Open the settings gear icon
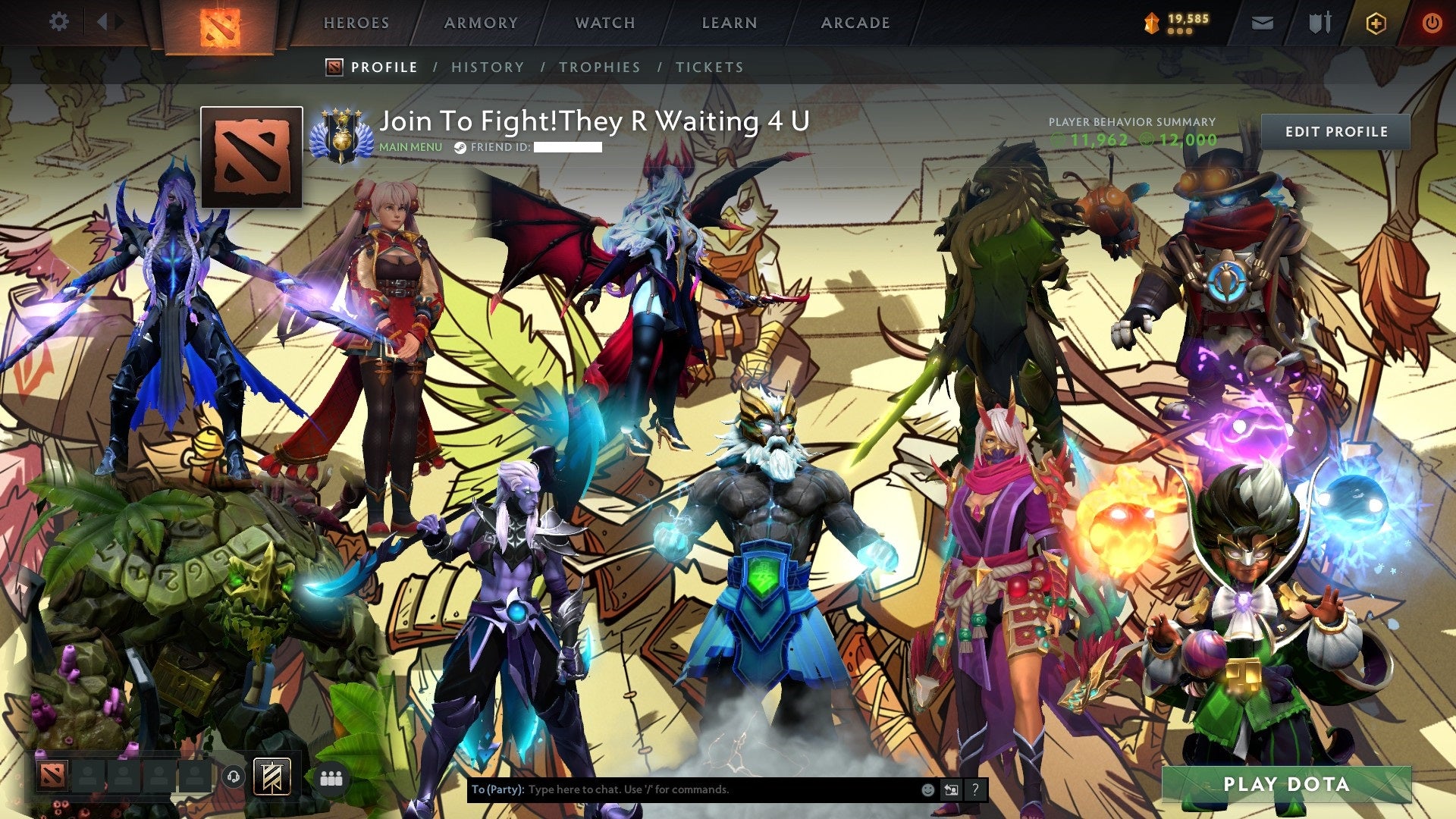 coord(58,21)
